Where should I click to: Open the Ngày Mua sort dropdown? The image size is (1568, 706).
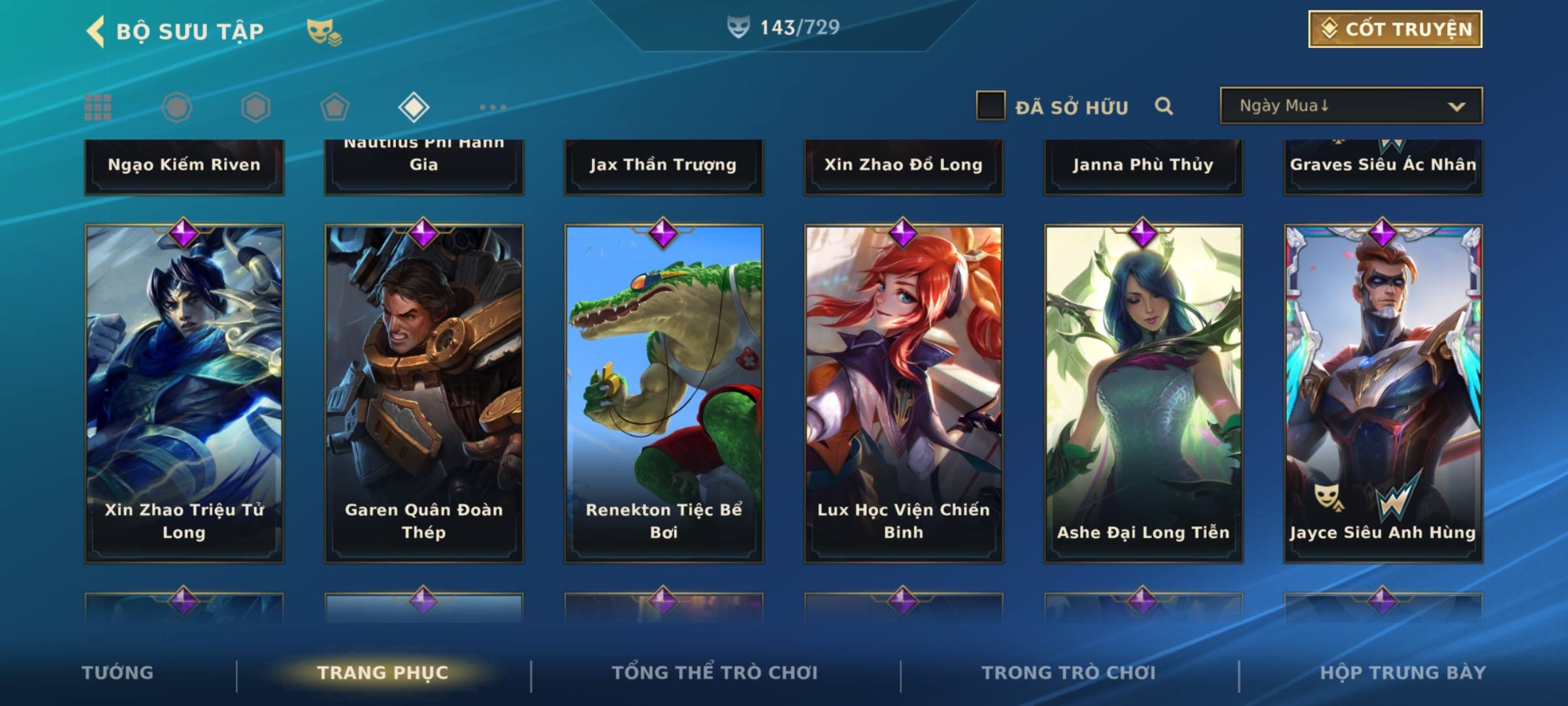[x=1350, y=106]
